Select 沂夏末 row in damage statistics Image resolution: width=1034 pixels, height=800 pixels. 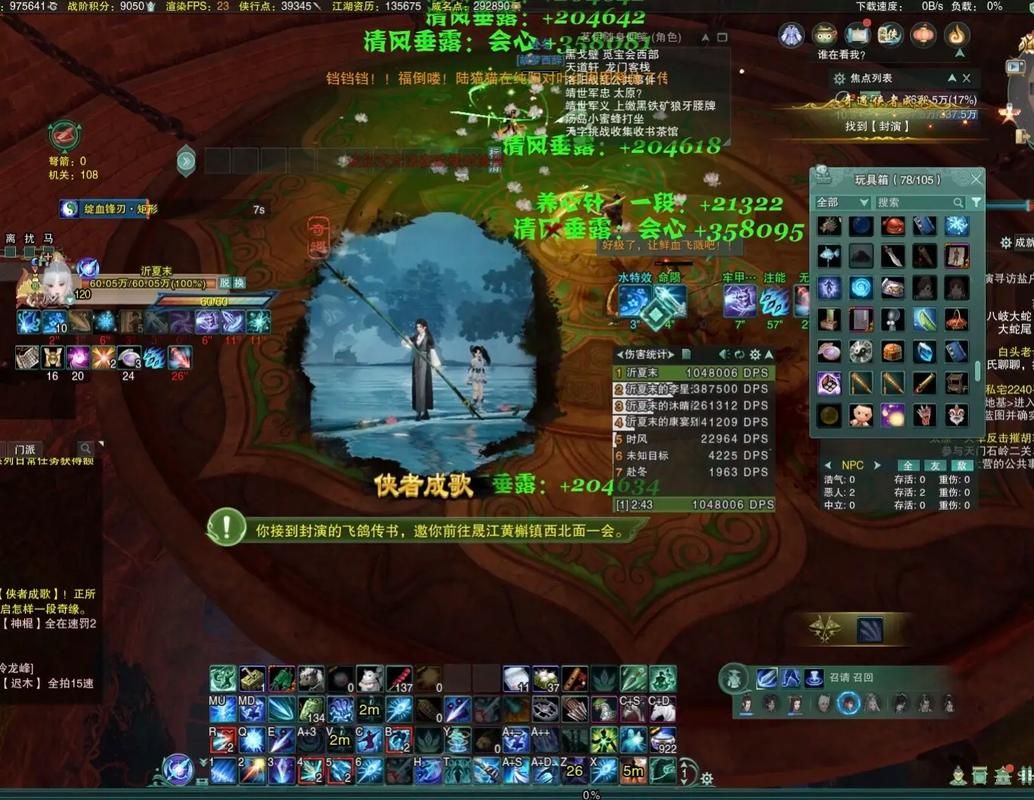pyautogui.click(x=690, y=373)
